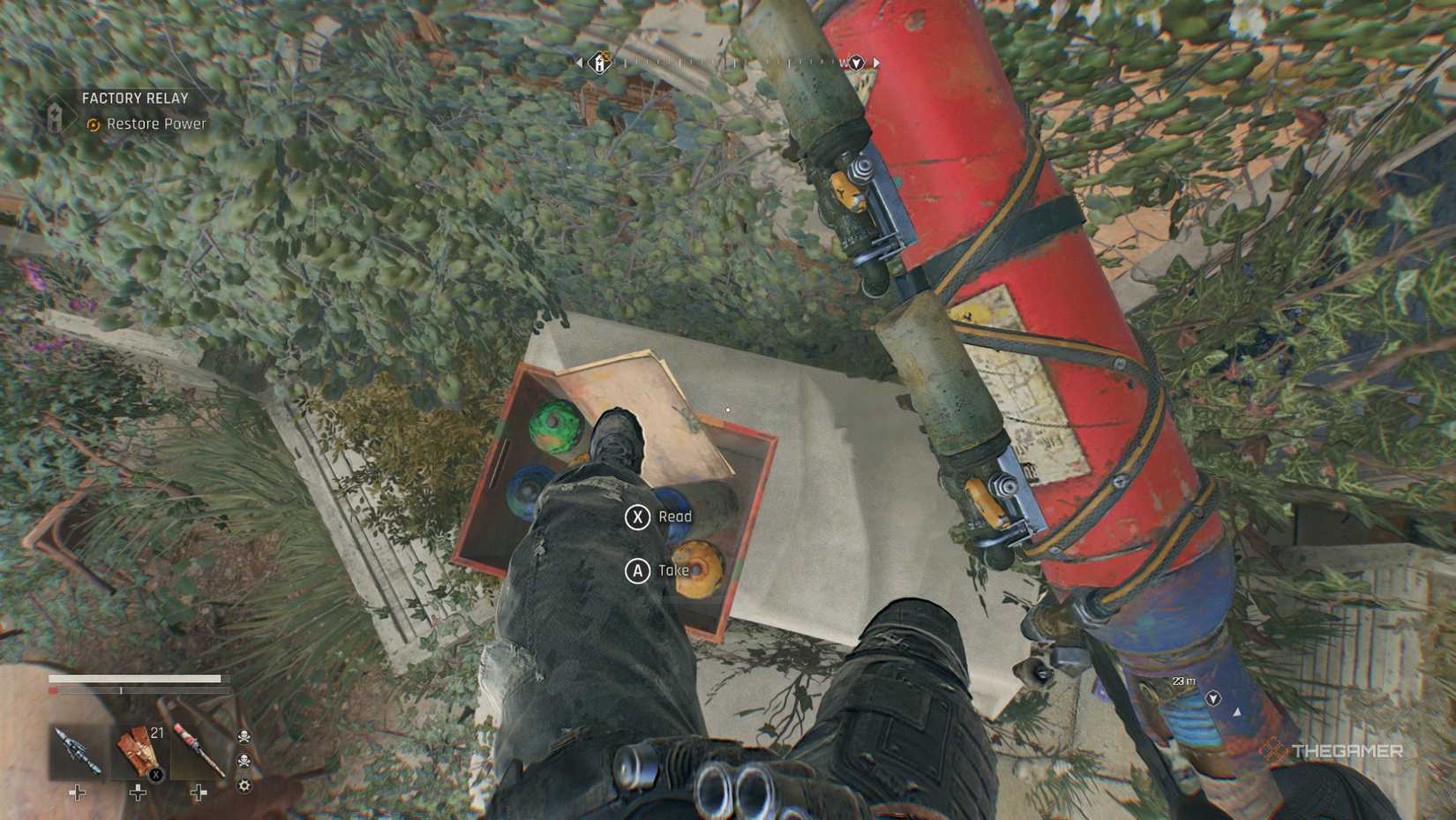Equip the red-wrapped melee weapon slot
This screenshot has width=1456, height=820.
198,751
